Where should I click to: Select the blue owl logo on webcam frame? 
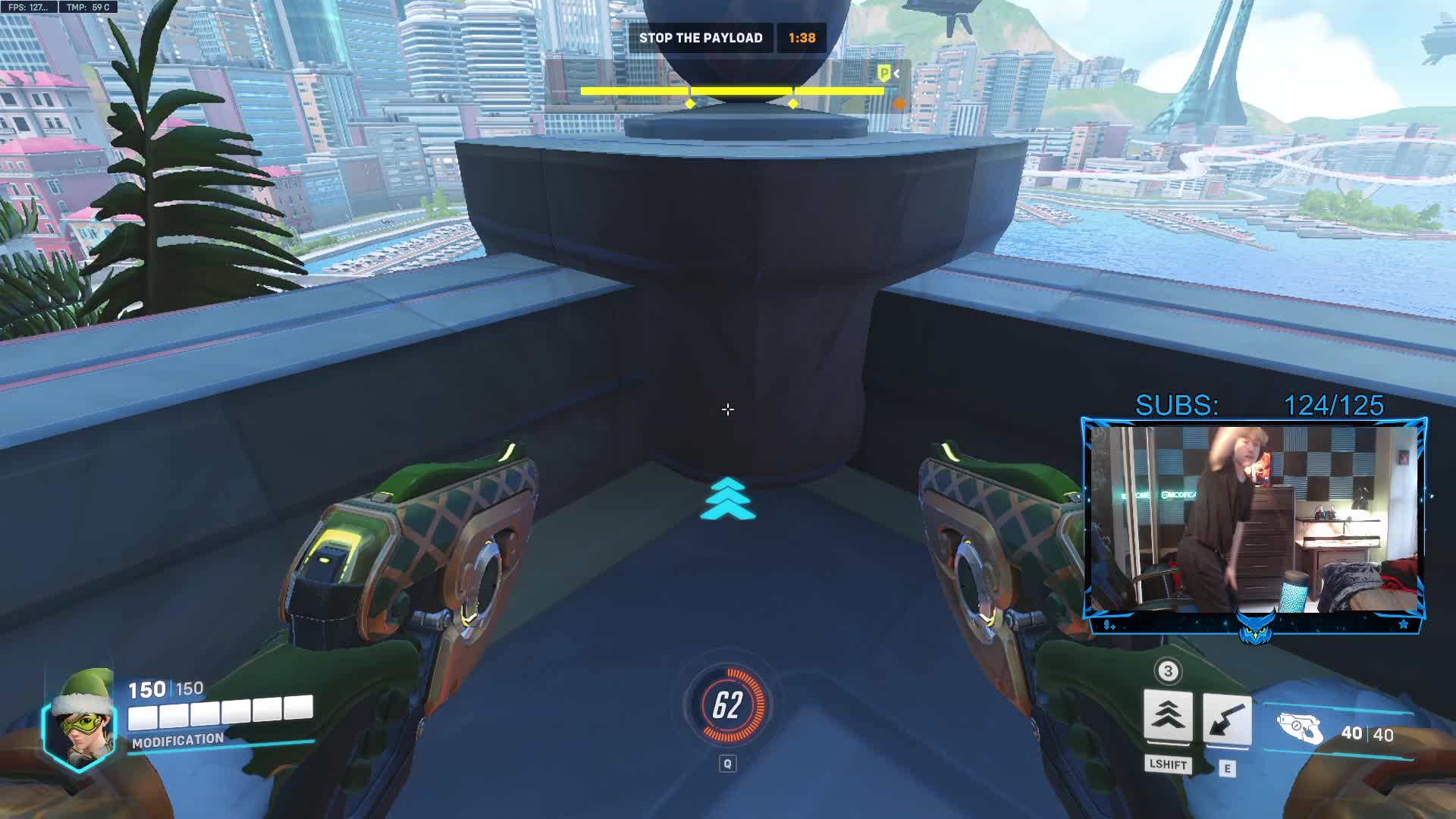coord(1255,628)
